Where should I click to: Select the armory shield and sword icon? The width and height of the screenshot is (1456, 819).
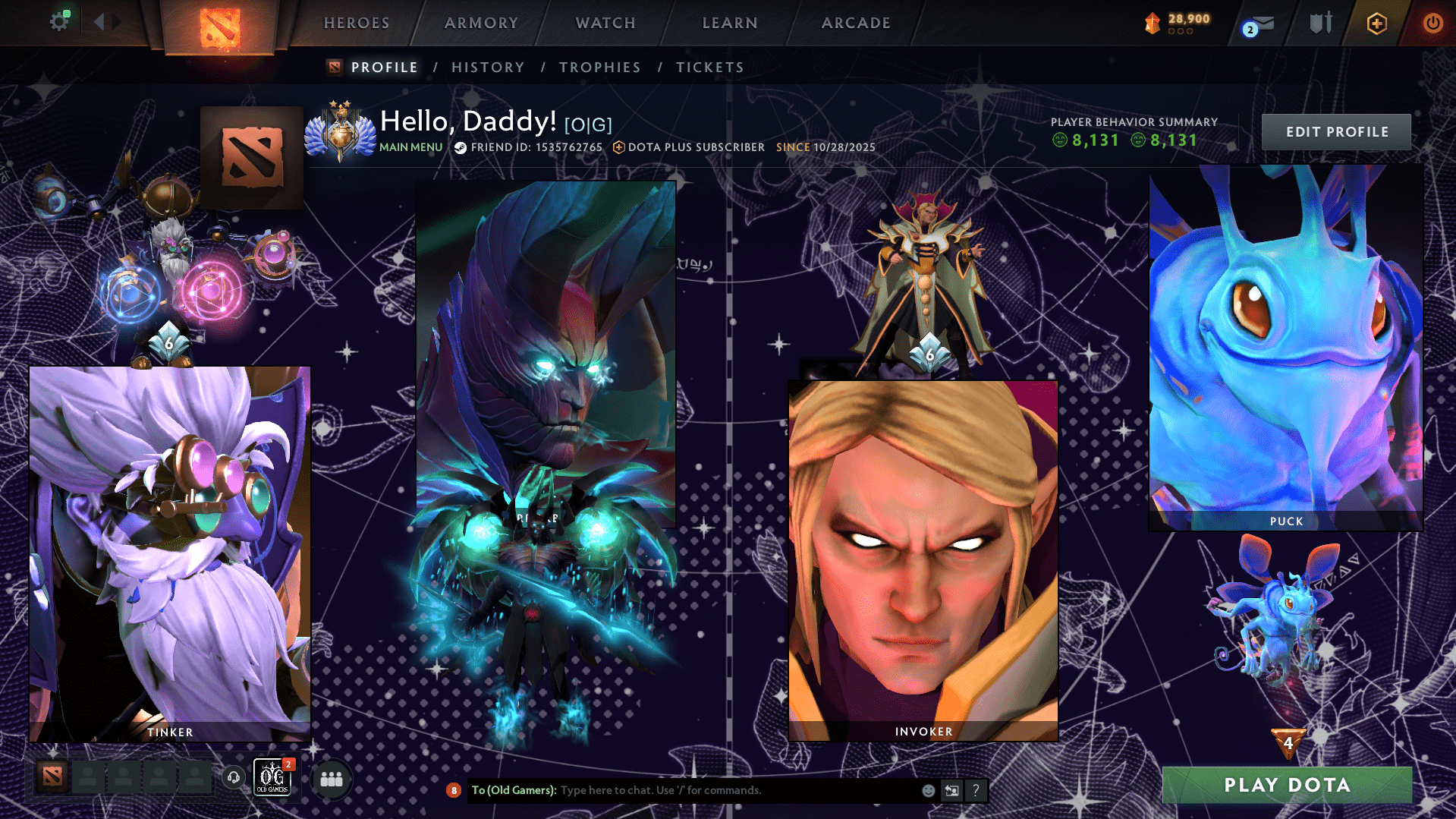[1320, 23]
